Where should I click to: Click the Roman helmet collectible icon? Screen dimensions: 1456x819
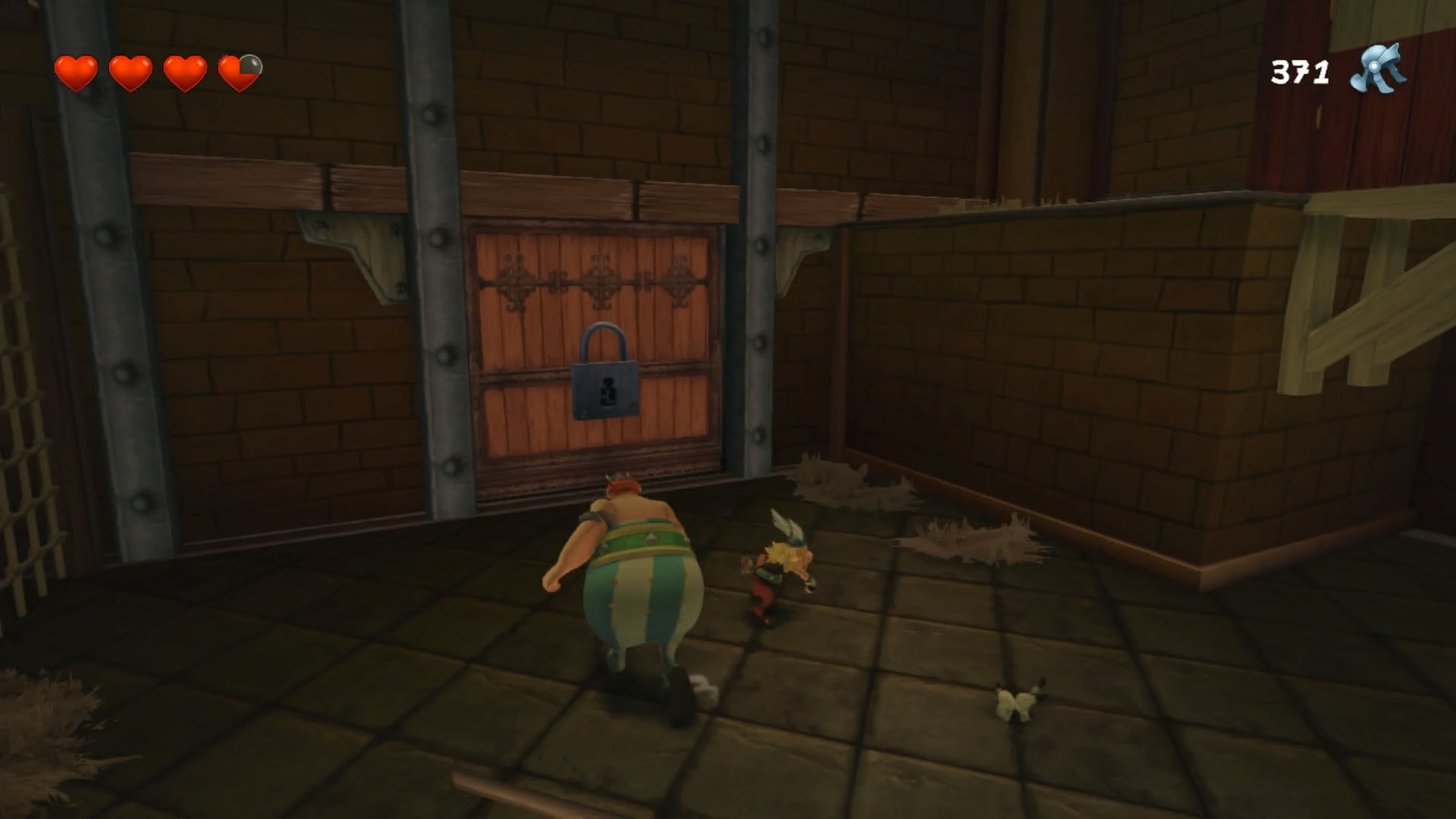1378,70
